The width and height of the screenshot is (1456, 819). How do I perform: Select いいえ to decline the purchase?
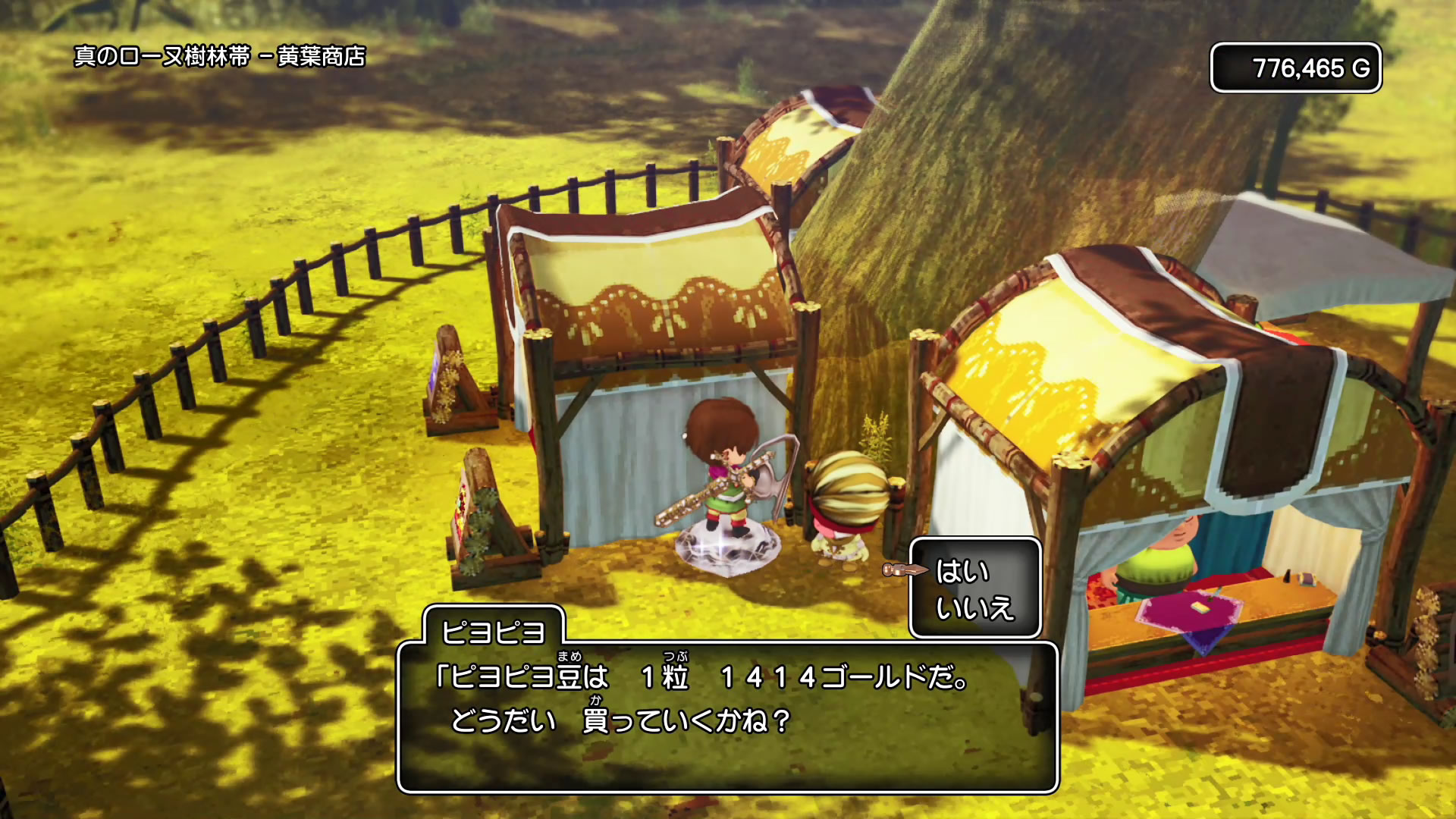[974, 608]
